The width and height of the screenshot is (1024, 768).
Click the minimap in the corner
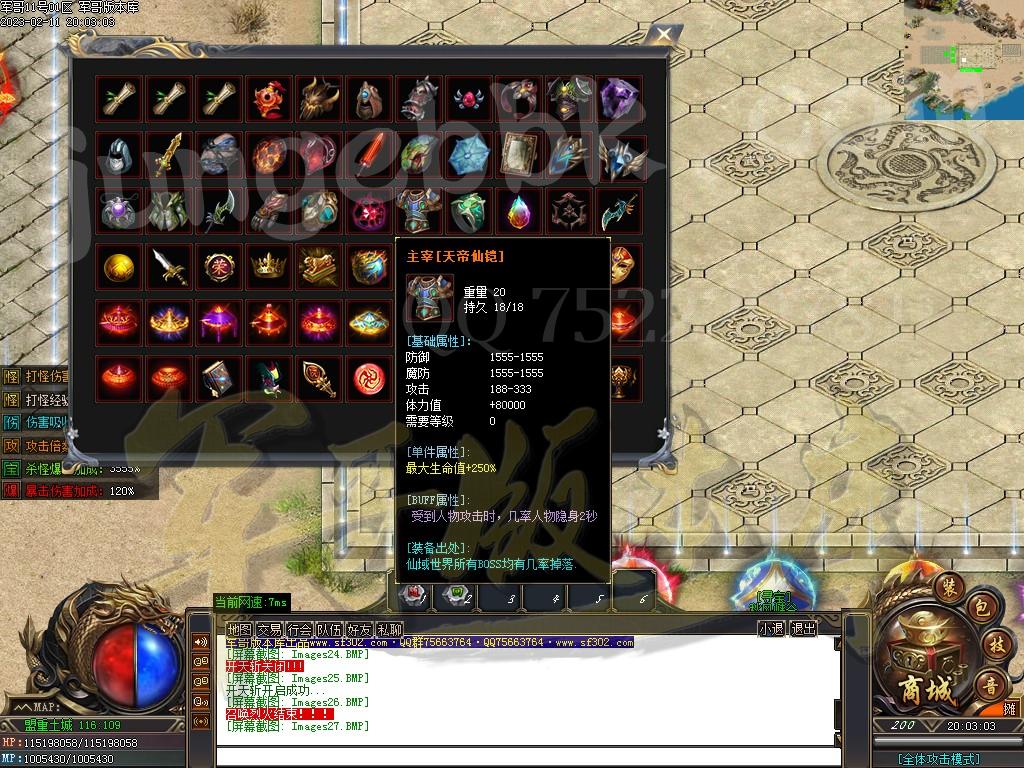[964, 58]
